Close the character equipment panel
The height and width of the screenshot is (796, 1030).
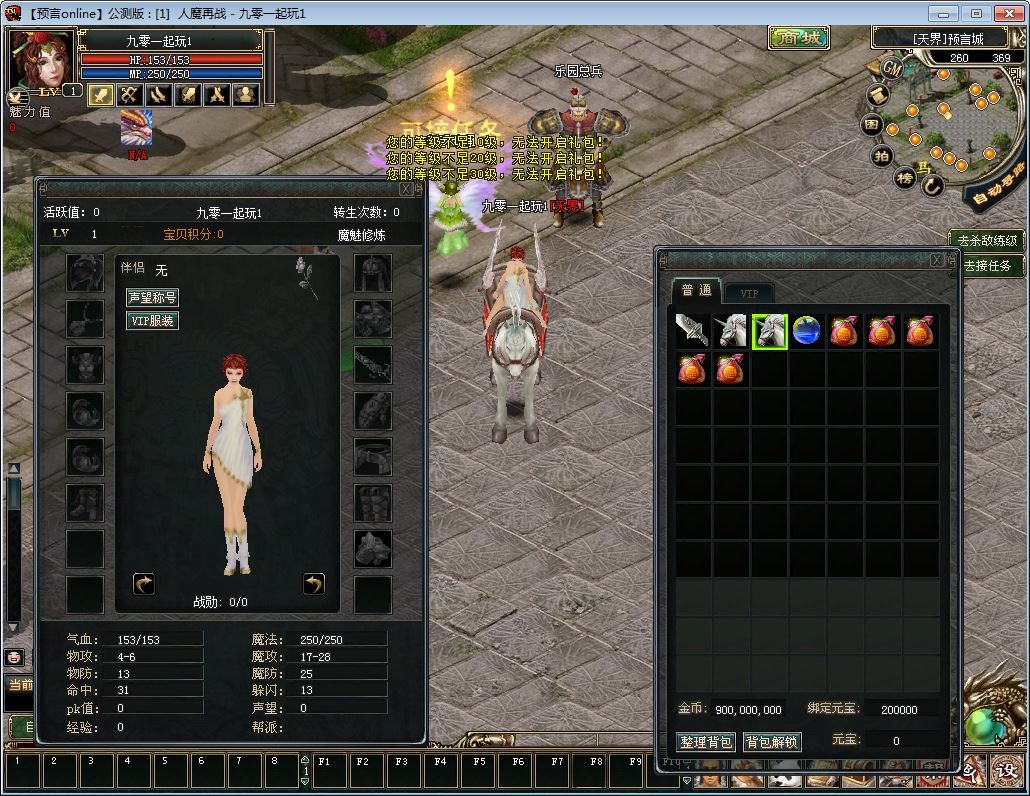(405, 188)
